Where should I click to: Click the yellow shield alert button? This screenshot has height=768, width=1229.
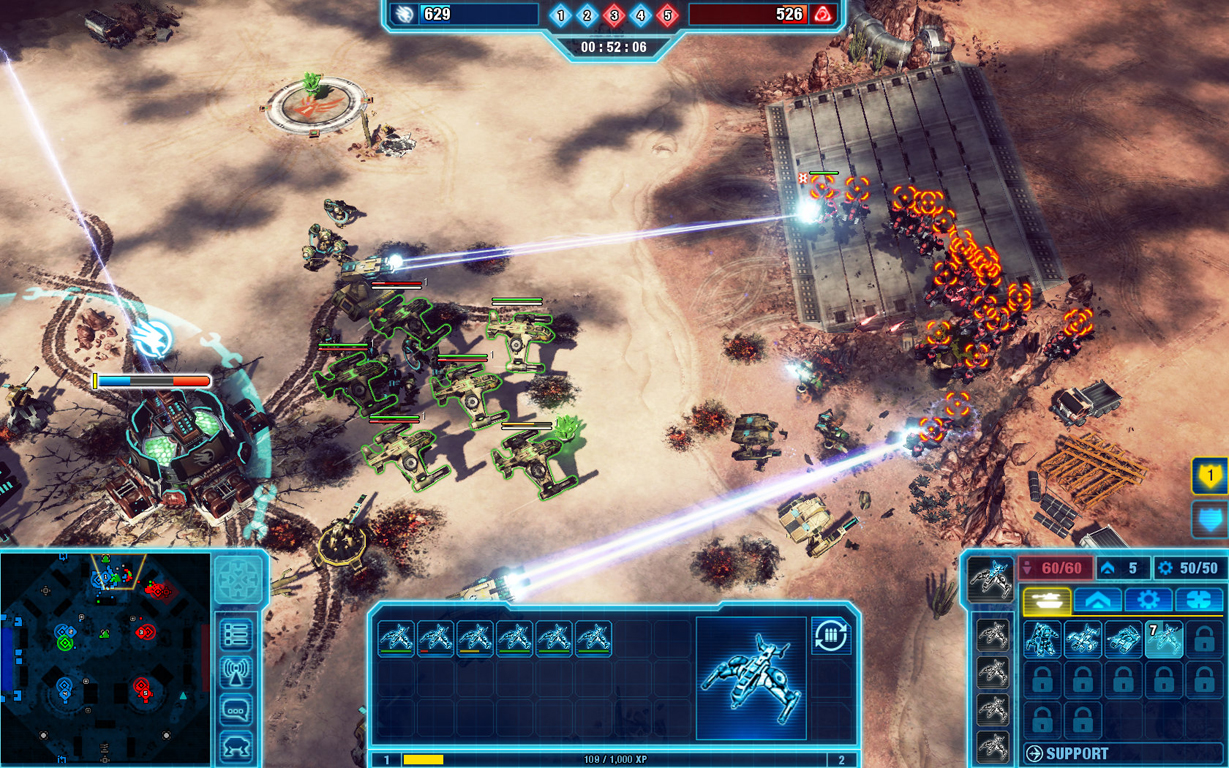[1209, 477]
